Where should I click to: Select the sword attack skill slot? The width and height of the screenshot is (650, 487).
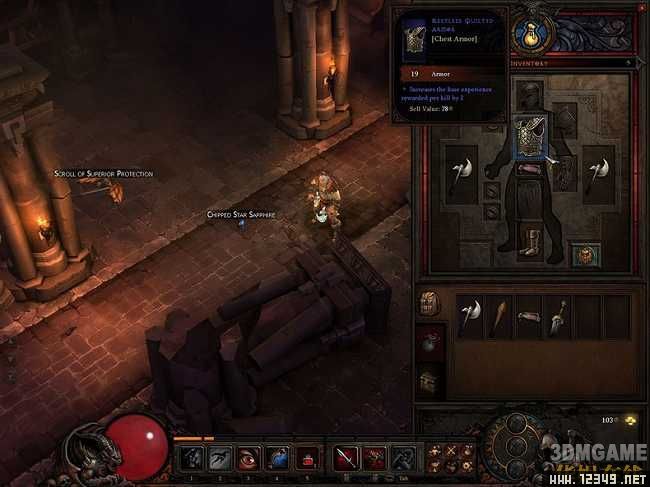(x=346, y=458)
